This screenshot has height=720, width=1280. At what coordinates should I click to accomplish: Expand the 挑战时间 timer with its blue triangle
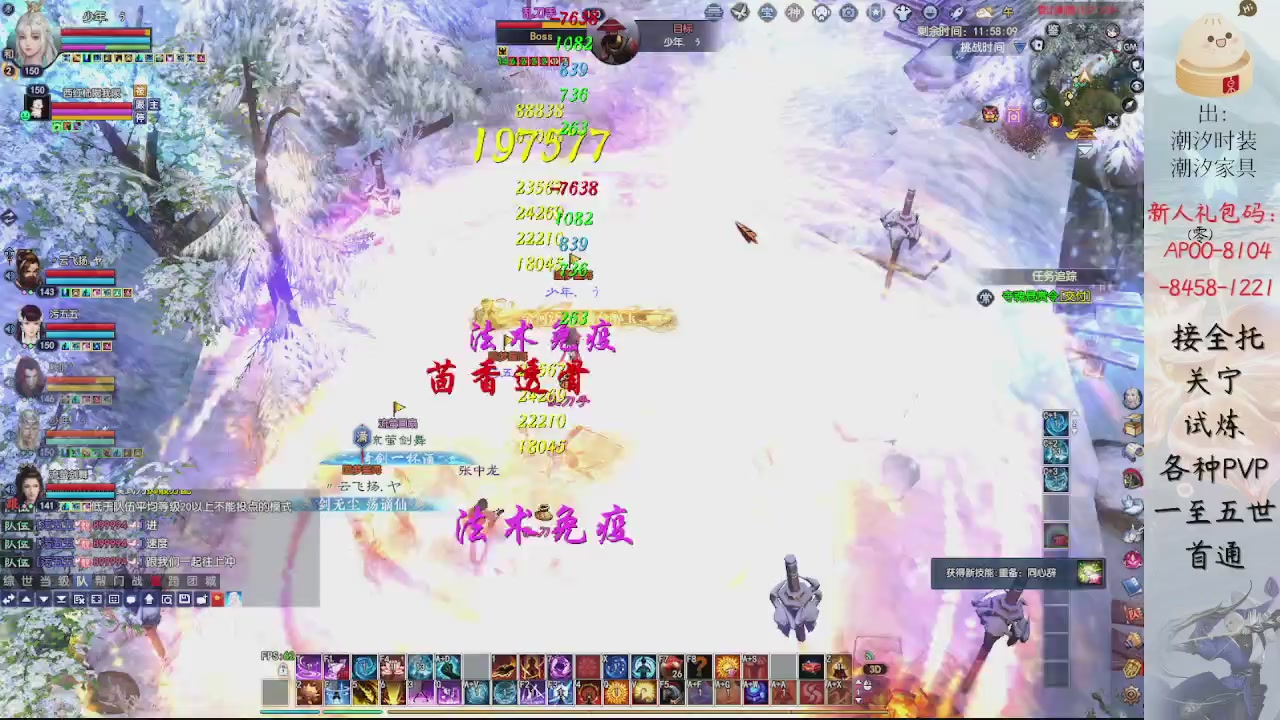(x=1019, y=46)
